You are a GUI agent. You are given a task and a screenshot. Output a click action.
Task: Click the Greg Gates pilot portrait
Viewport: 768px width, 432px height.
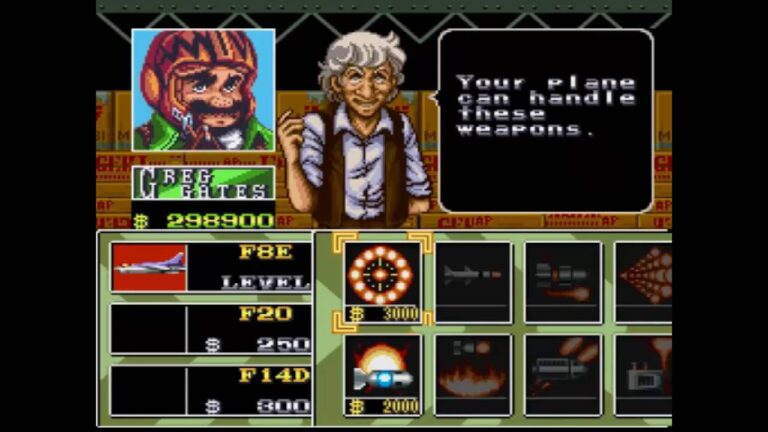pyautogui.click(x=203, y=90)
